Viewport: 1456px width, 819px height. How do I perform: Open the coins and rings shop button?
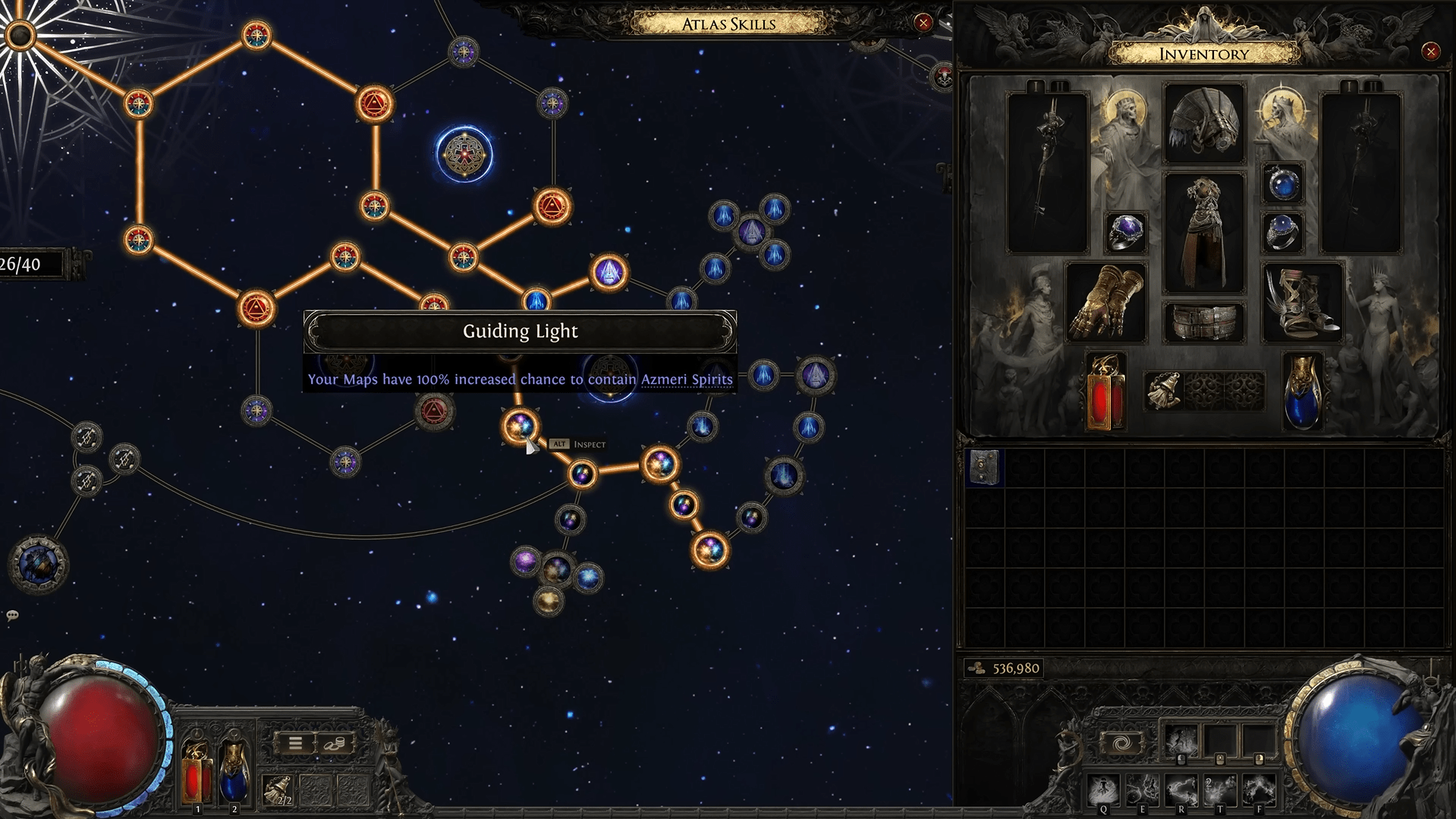point(334,744)
